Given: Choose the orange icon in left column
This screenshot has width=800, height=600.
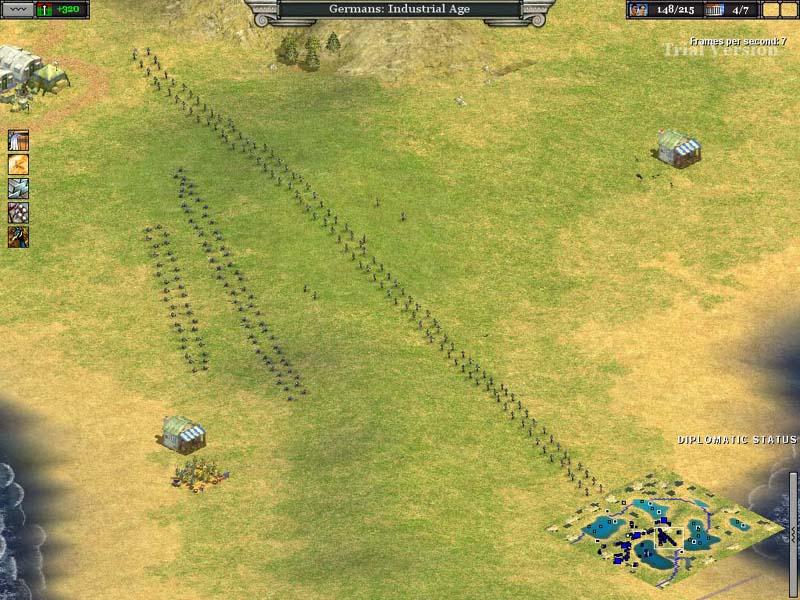Looking at the screenshot, I should point(18,164).
